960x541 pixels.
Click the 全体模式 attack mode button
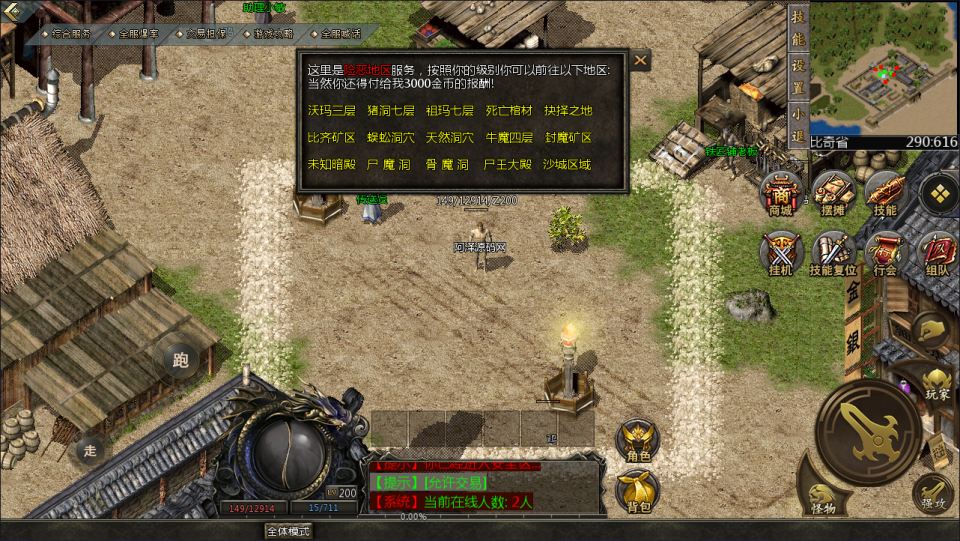[288, 531]
